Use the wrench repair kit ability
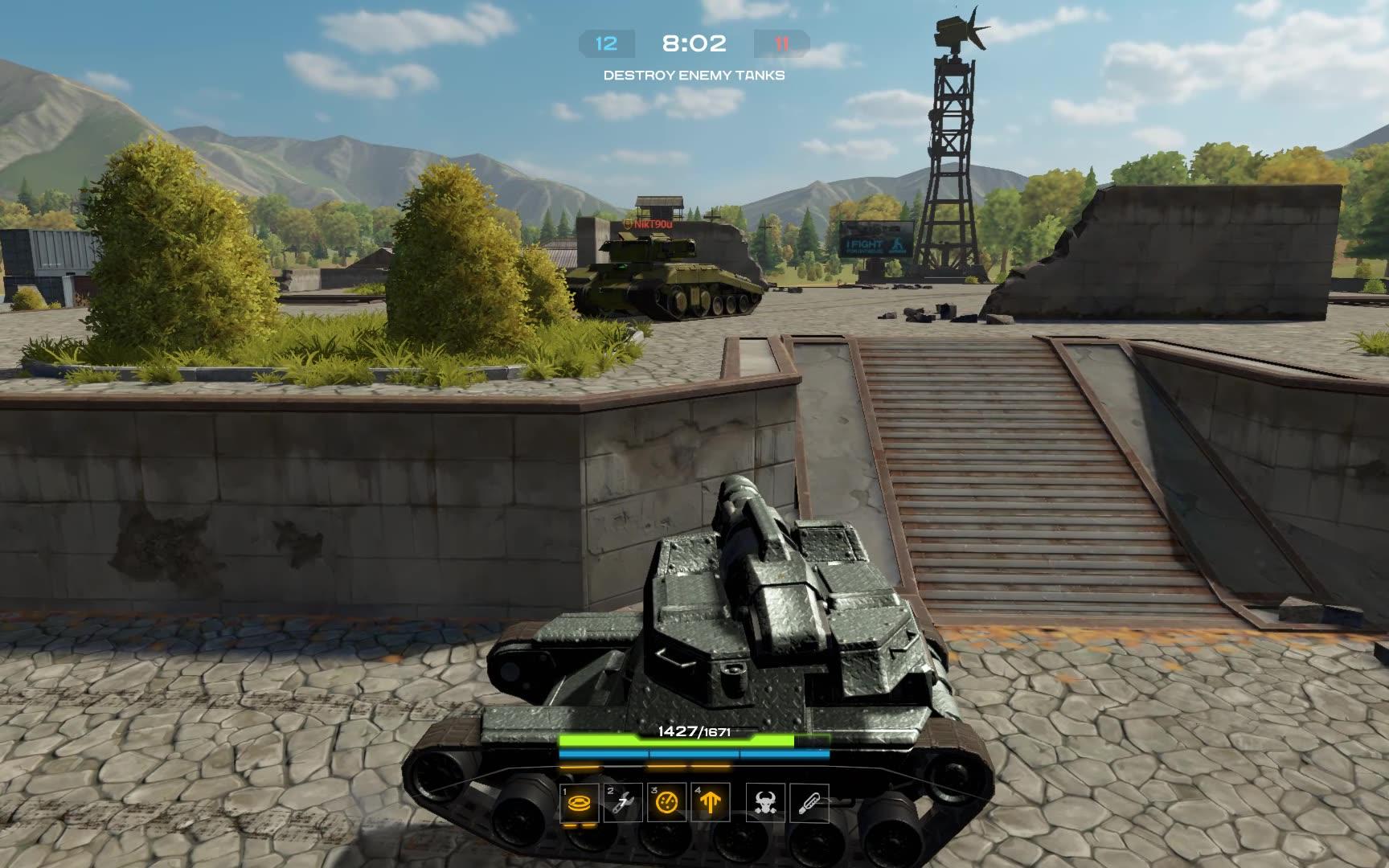1389x868 pixels. (624, 801)
